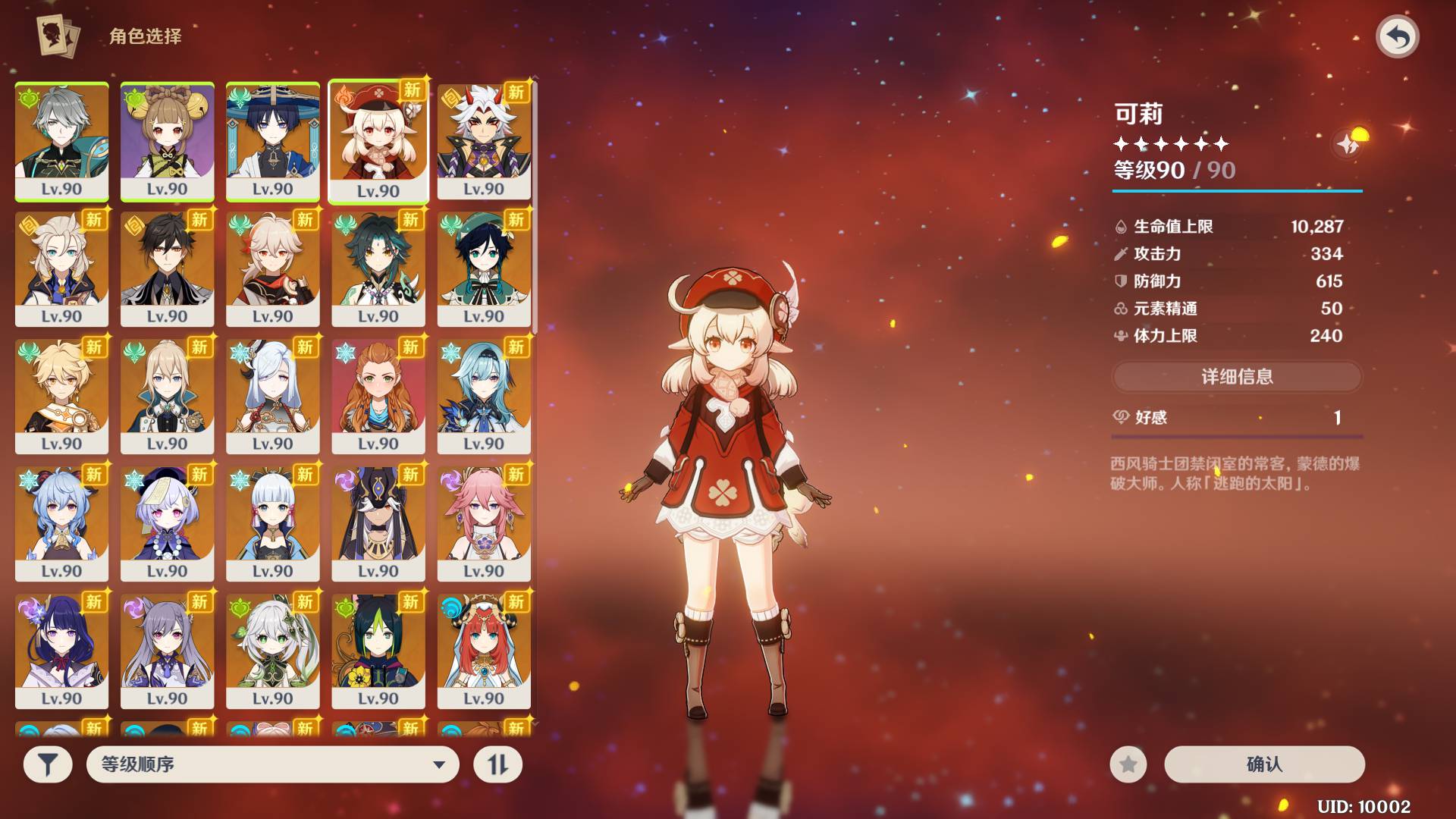Mark Klee as favorite with star button

[1128, 764]
